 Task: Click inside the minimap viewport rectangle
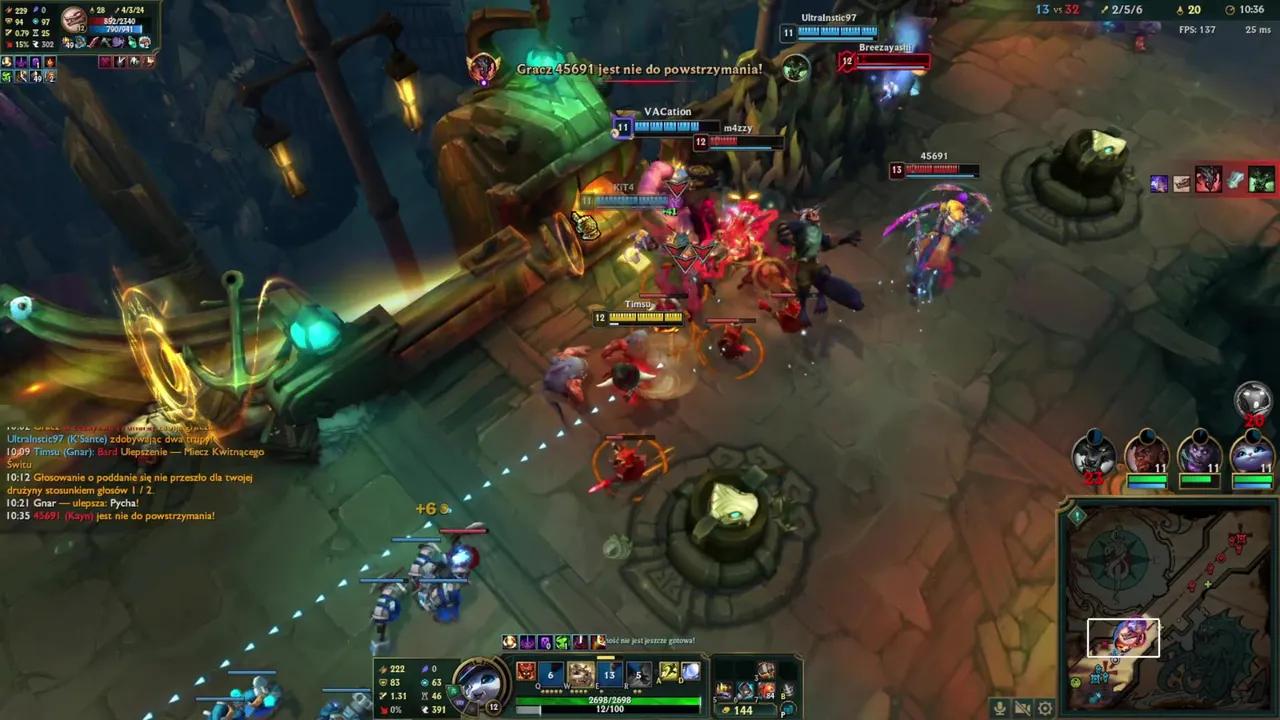pyautogui.click(x=1123, y=637)
